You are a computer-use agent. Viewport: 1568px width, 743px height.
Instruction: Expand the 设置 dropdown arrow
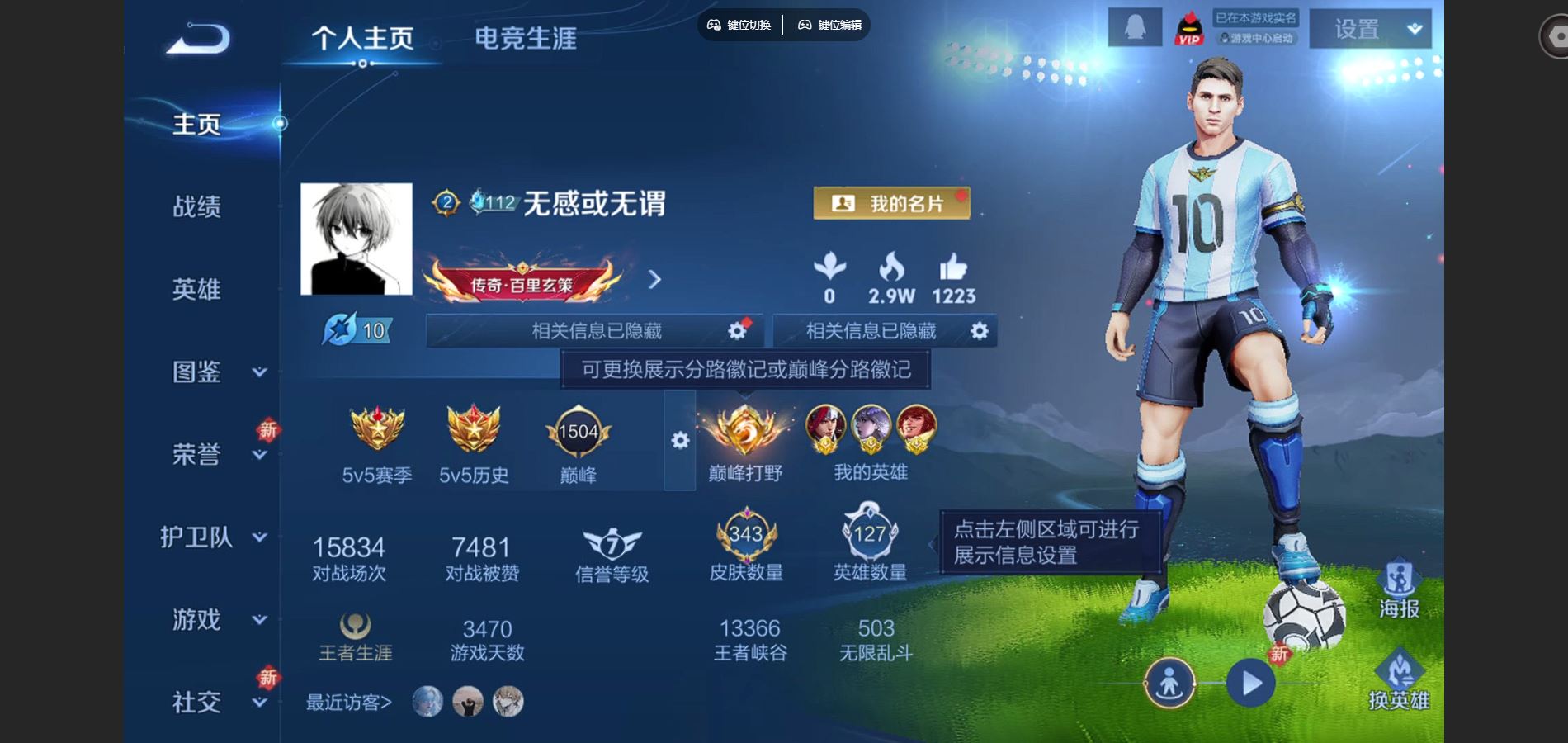1414,29
